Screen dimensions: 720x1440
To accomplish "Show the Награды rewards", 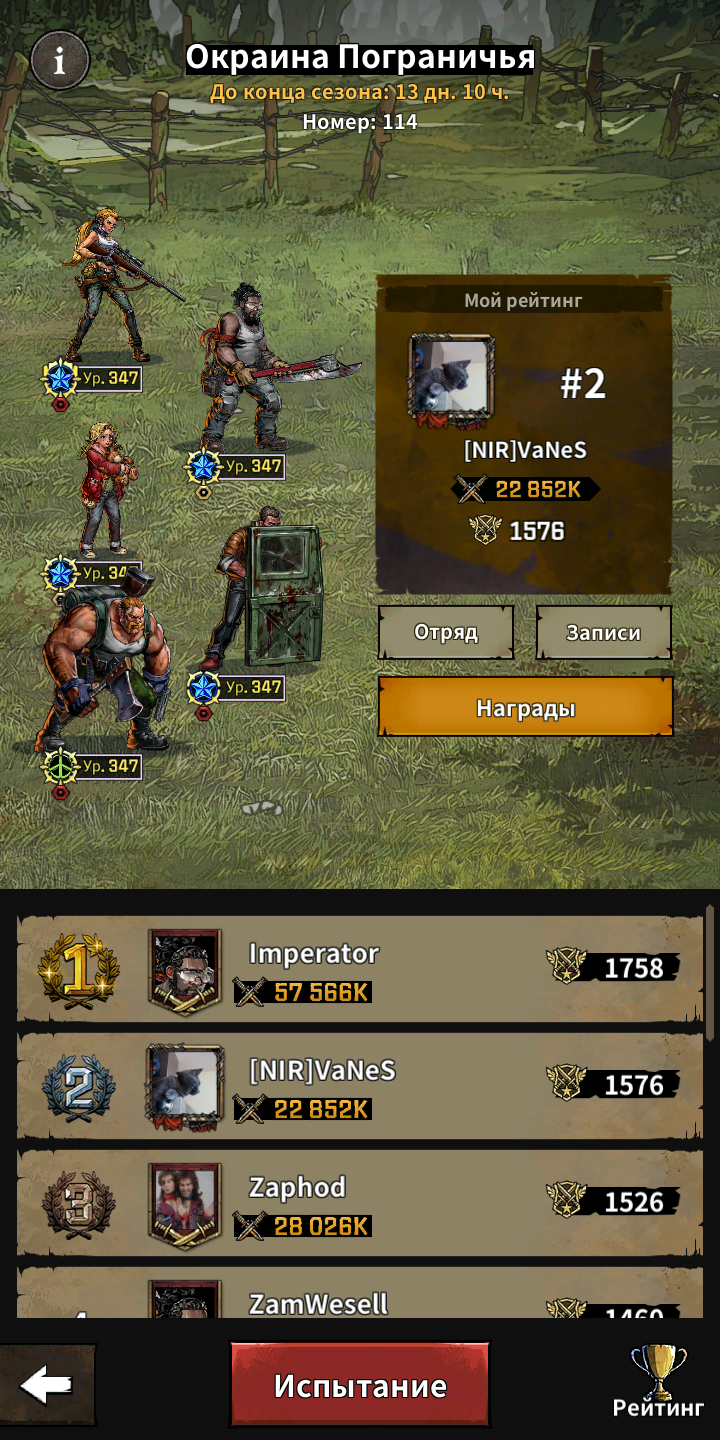I will (525, 708).
